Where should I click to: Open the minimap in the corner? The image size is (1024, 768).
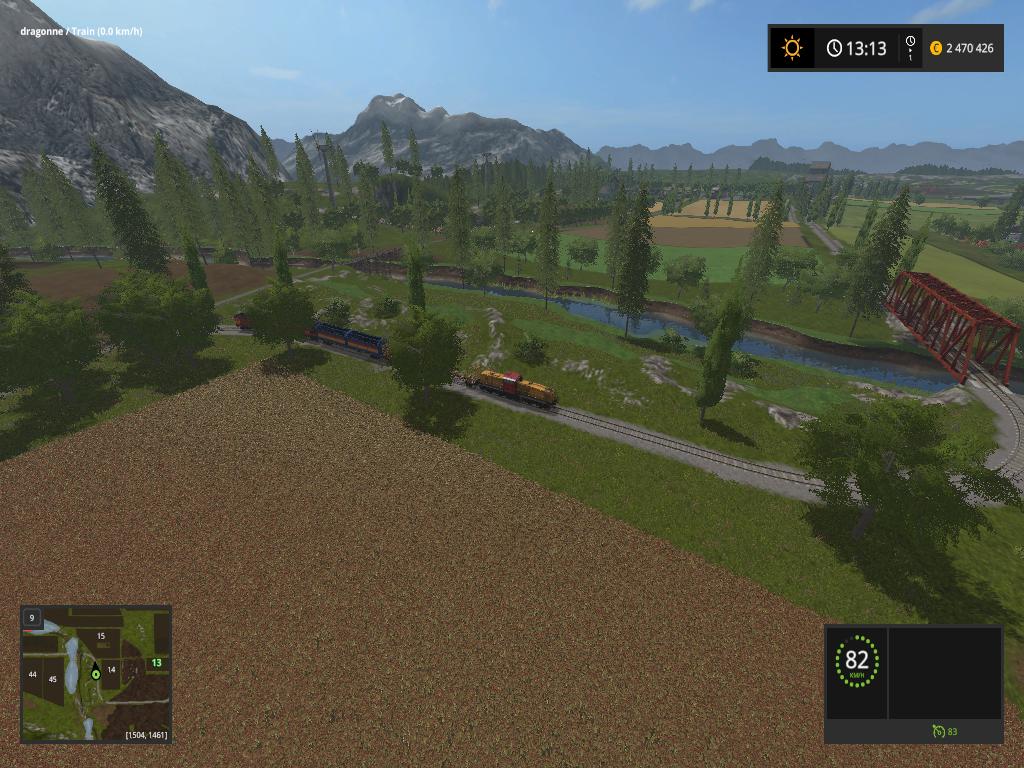(x=96, y=673)
